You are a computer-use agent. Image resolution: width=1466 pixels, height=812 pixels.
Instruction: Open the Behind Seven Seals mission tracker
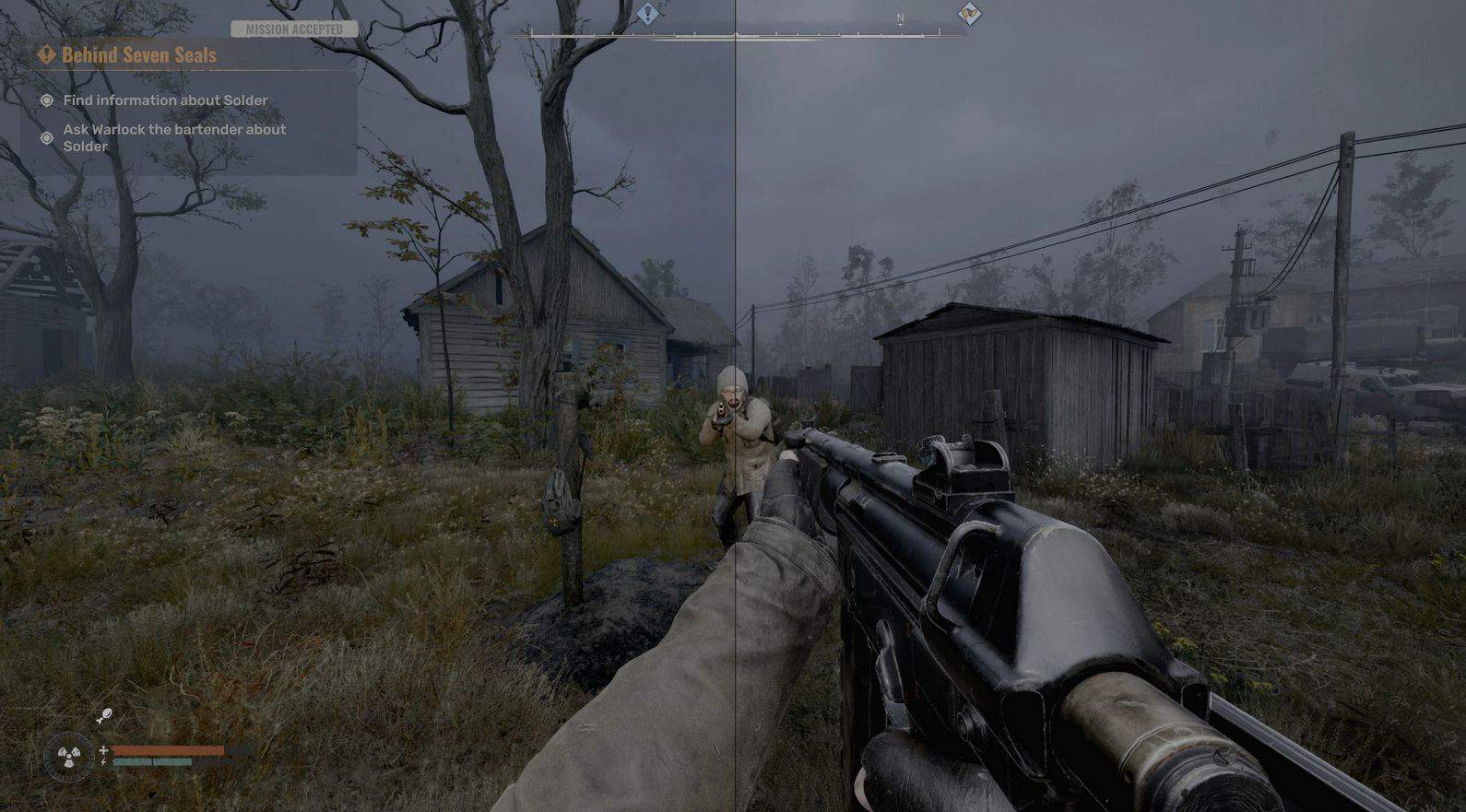click(x=138, y=55)
